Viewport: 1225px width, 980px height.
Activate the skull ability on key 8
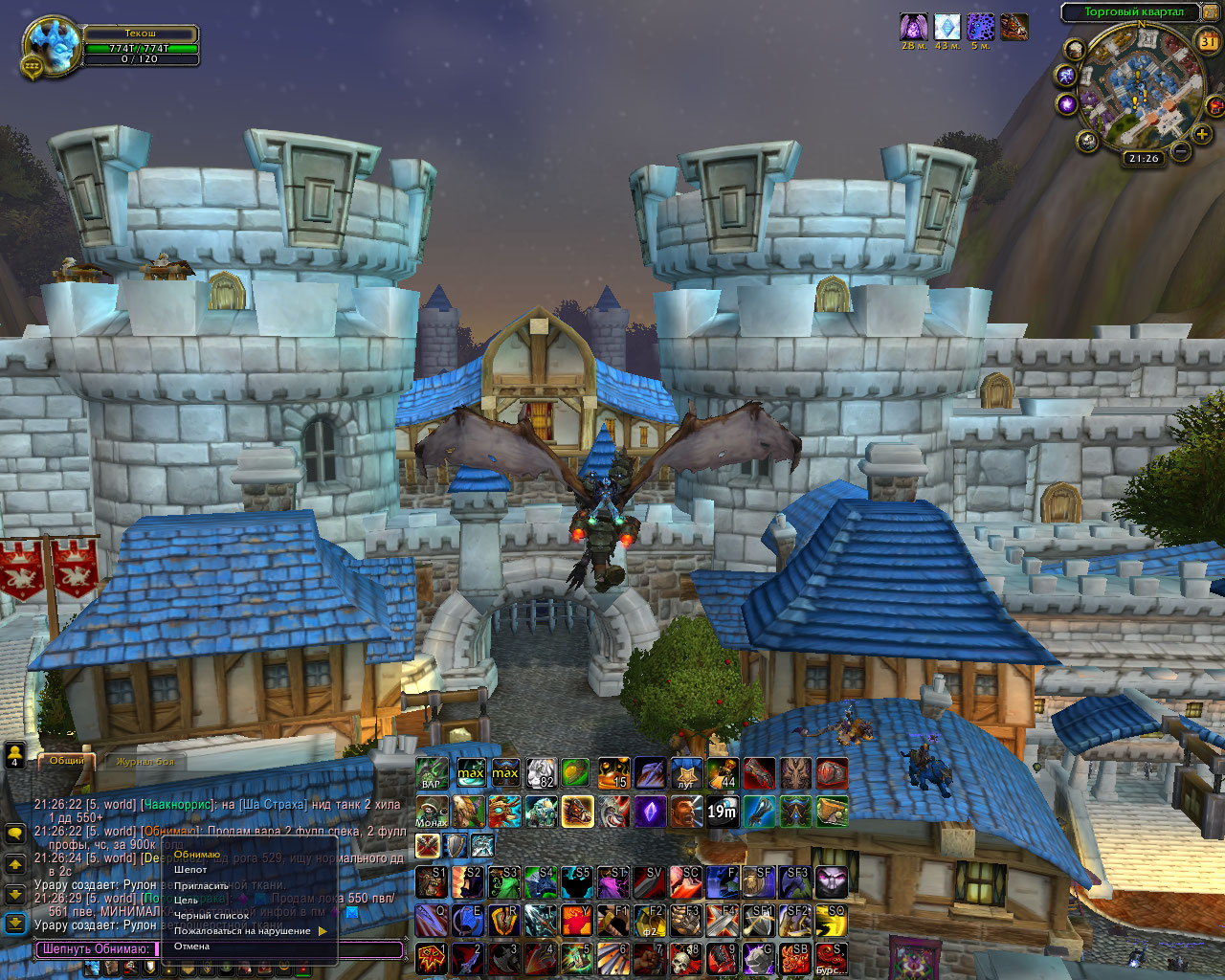pos(686,958)
